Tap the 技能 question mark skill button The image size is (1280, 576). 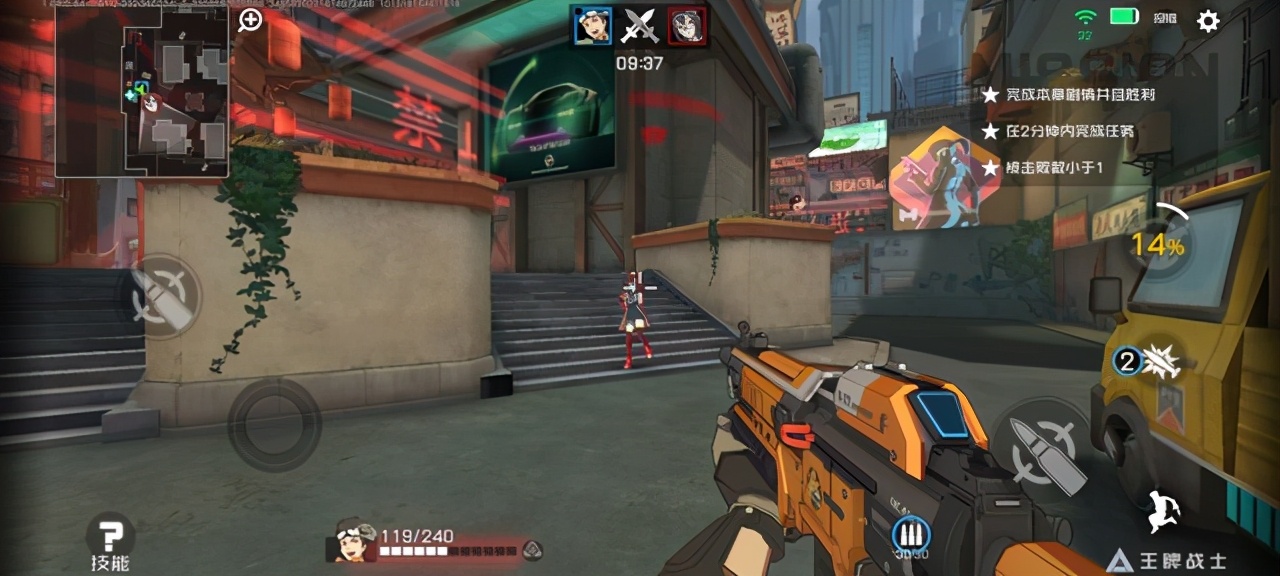tap(110, 536)
